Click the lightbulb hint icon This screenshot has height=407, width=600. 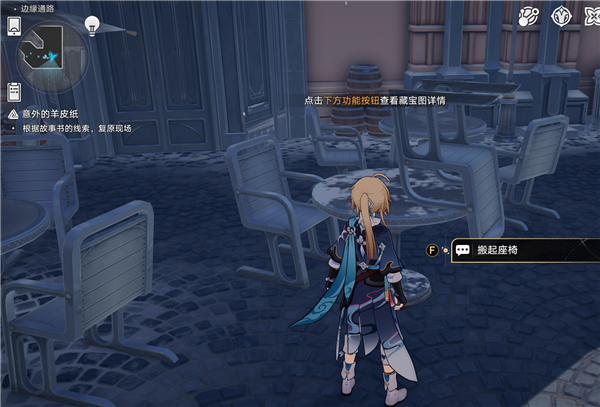92,25
